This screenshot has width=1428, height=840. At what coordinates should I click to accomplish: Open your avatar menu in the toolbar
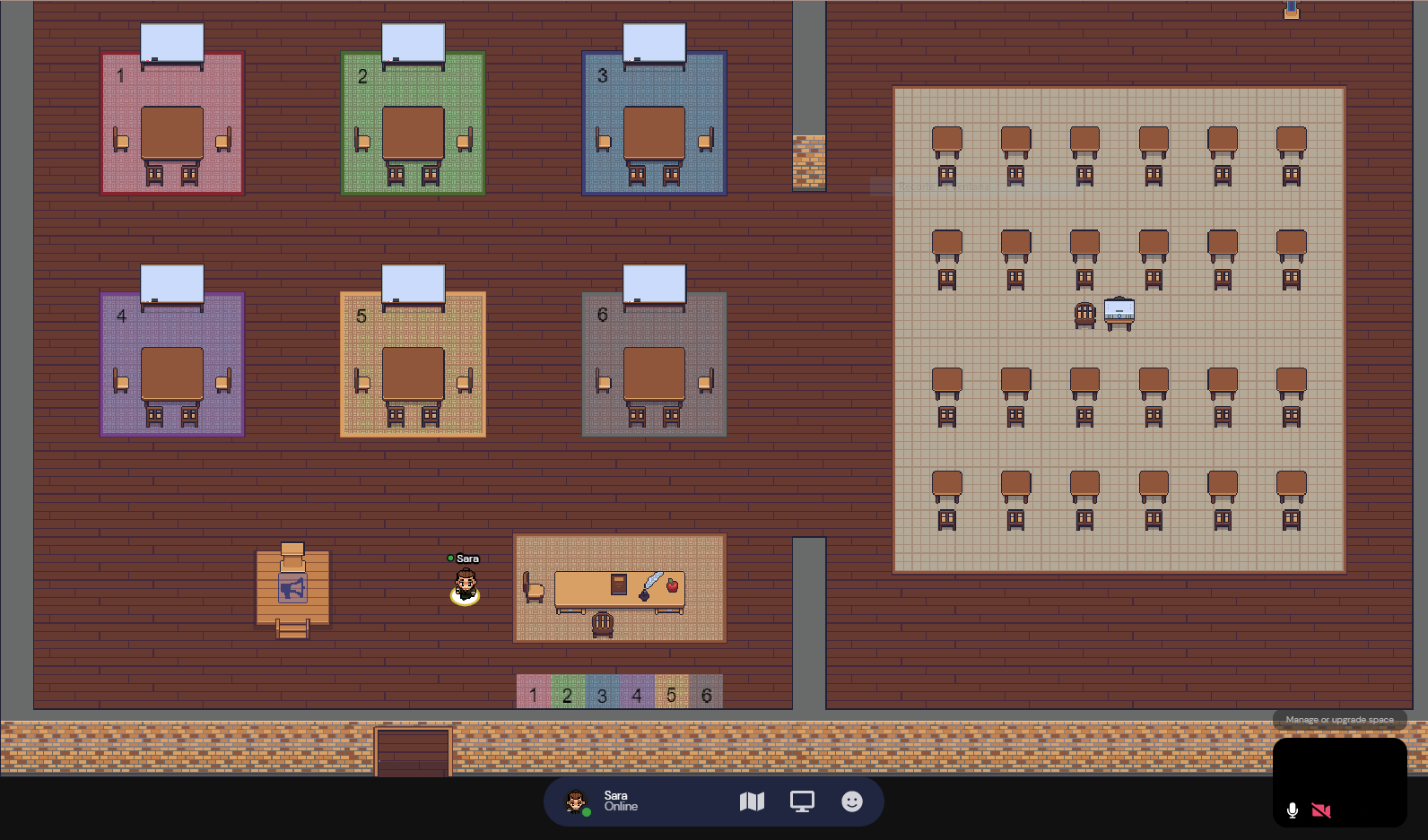(575, 801)
